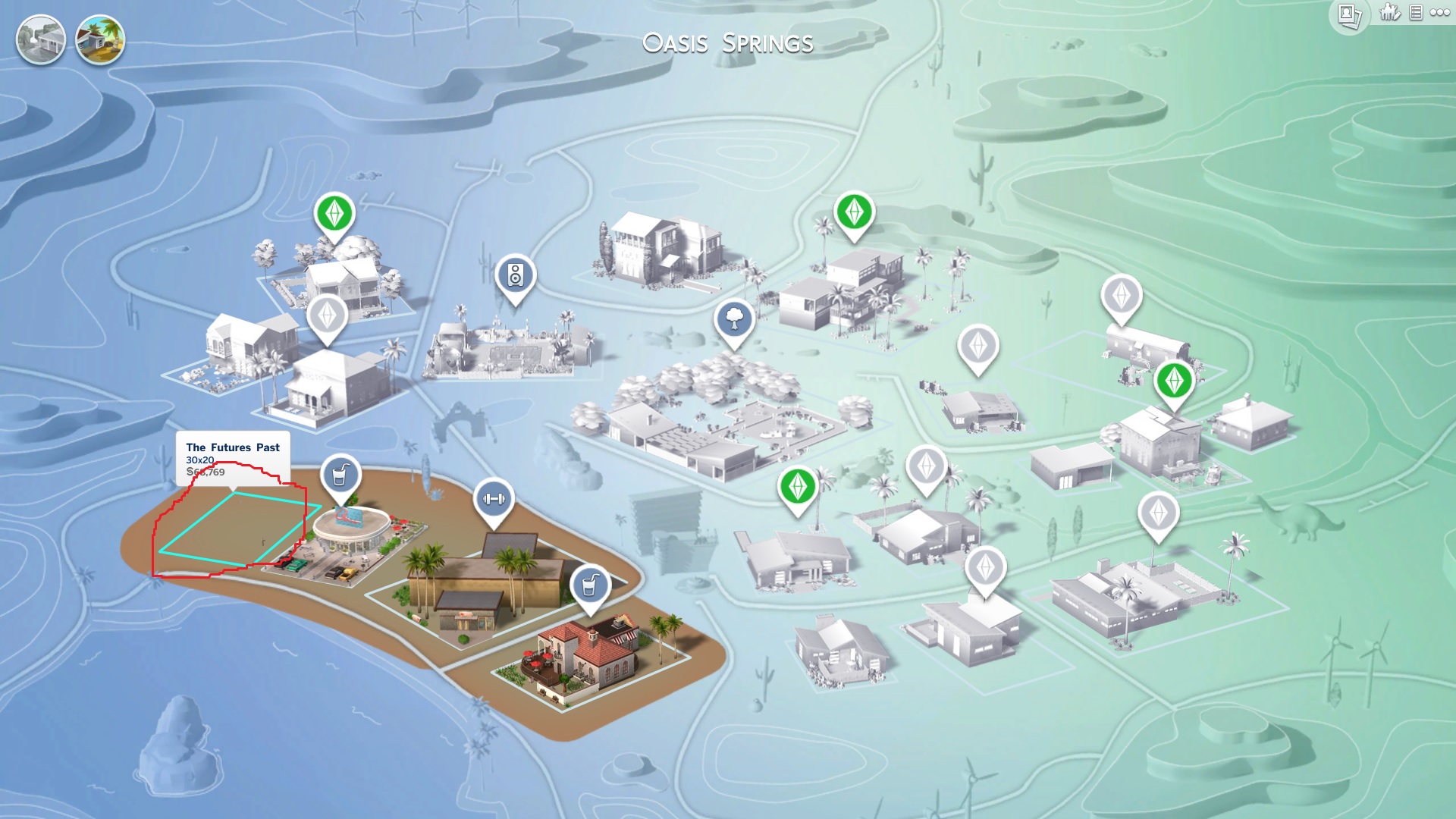Open the lot summary panel icon
This screenshot has width=1456, height=819.
click(x=1415, y=13)
